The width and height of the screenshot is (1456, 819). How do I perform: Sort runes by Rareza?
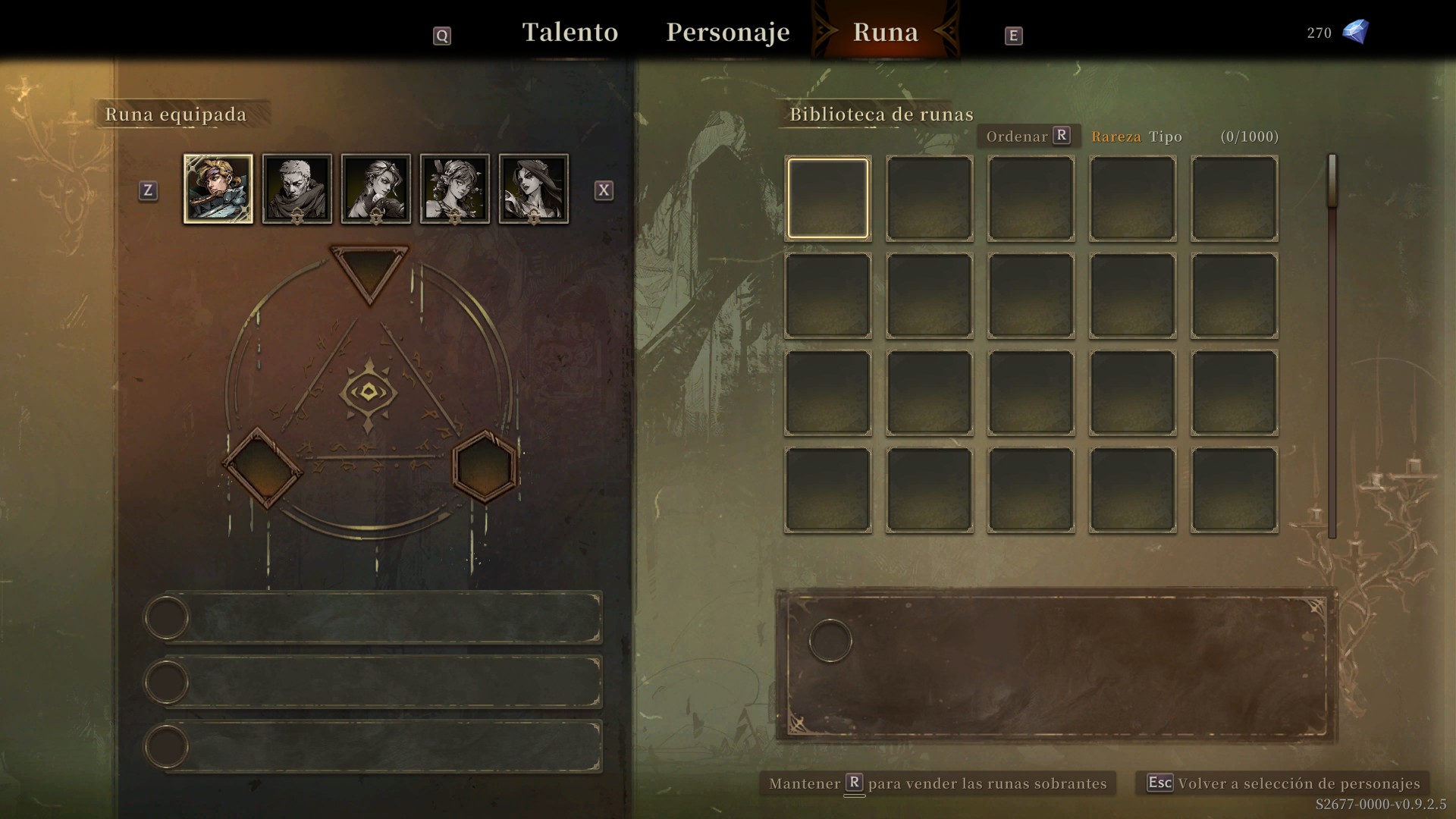tap(1116, 137)
